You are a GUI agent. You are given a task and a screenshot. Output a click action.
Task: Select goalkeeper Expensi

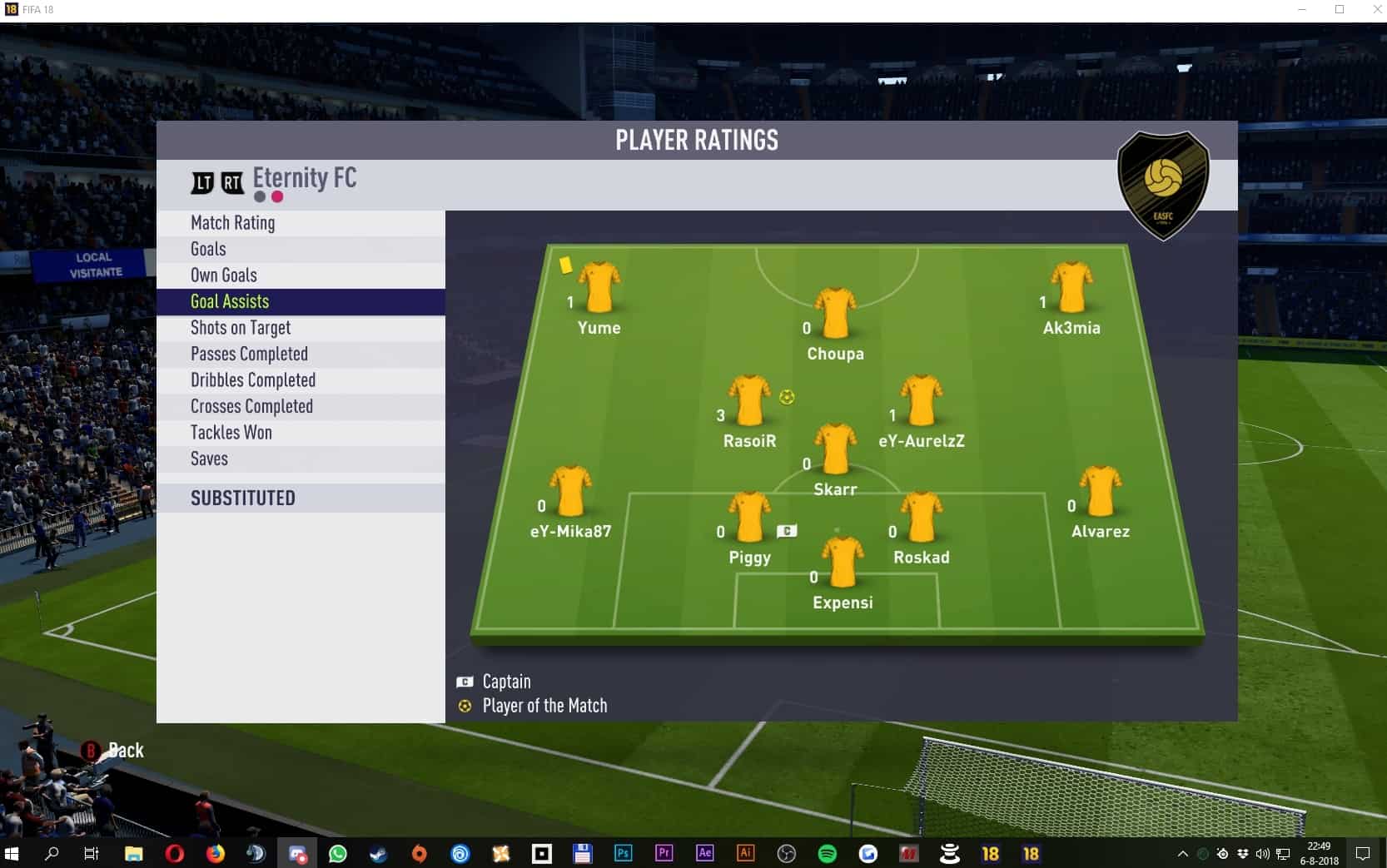pyautogui.click(x=843, y=563)
